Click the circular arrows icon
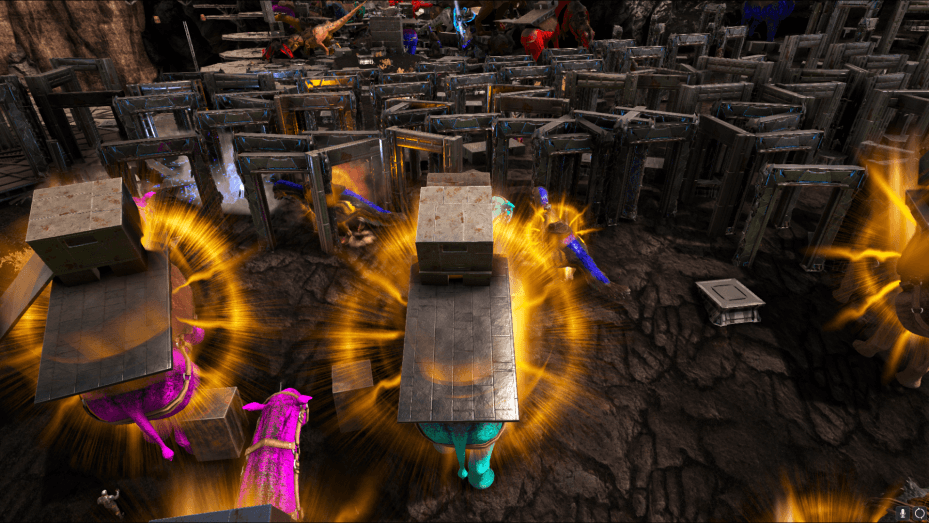The width and height of the screenshot is (929, 523). [919, 513]
